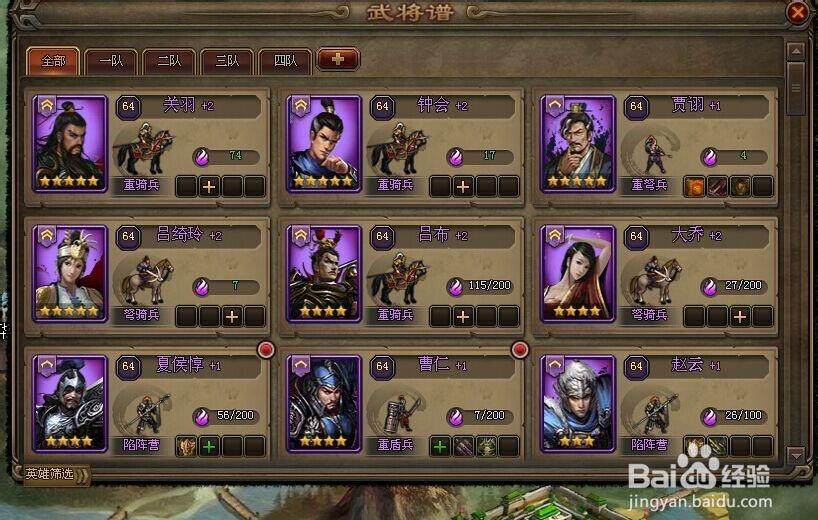View the 大乔 general portrait
Image resolution: width=818 pixels, height=520 pixels.
click(578, 273)
